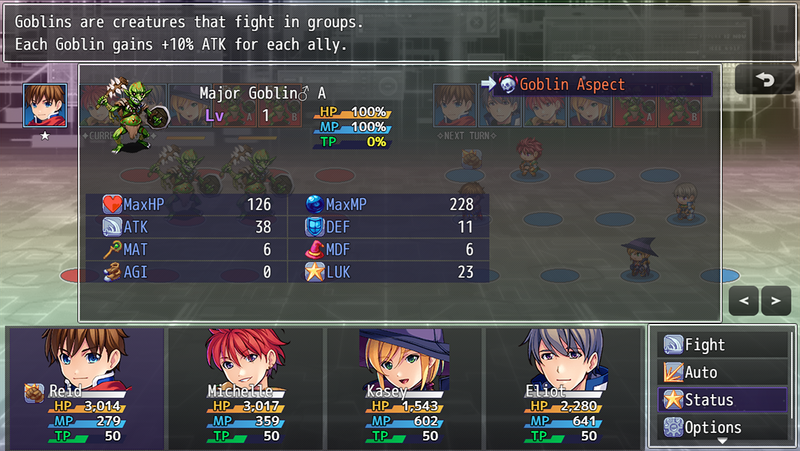The image size is (800, 451).
Task: Show the previous enemy with left arrow
Action: point(745,299)
